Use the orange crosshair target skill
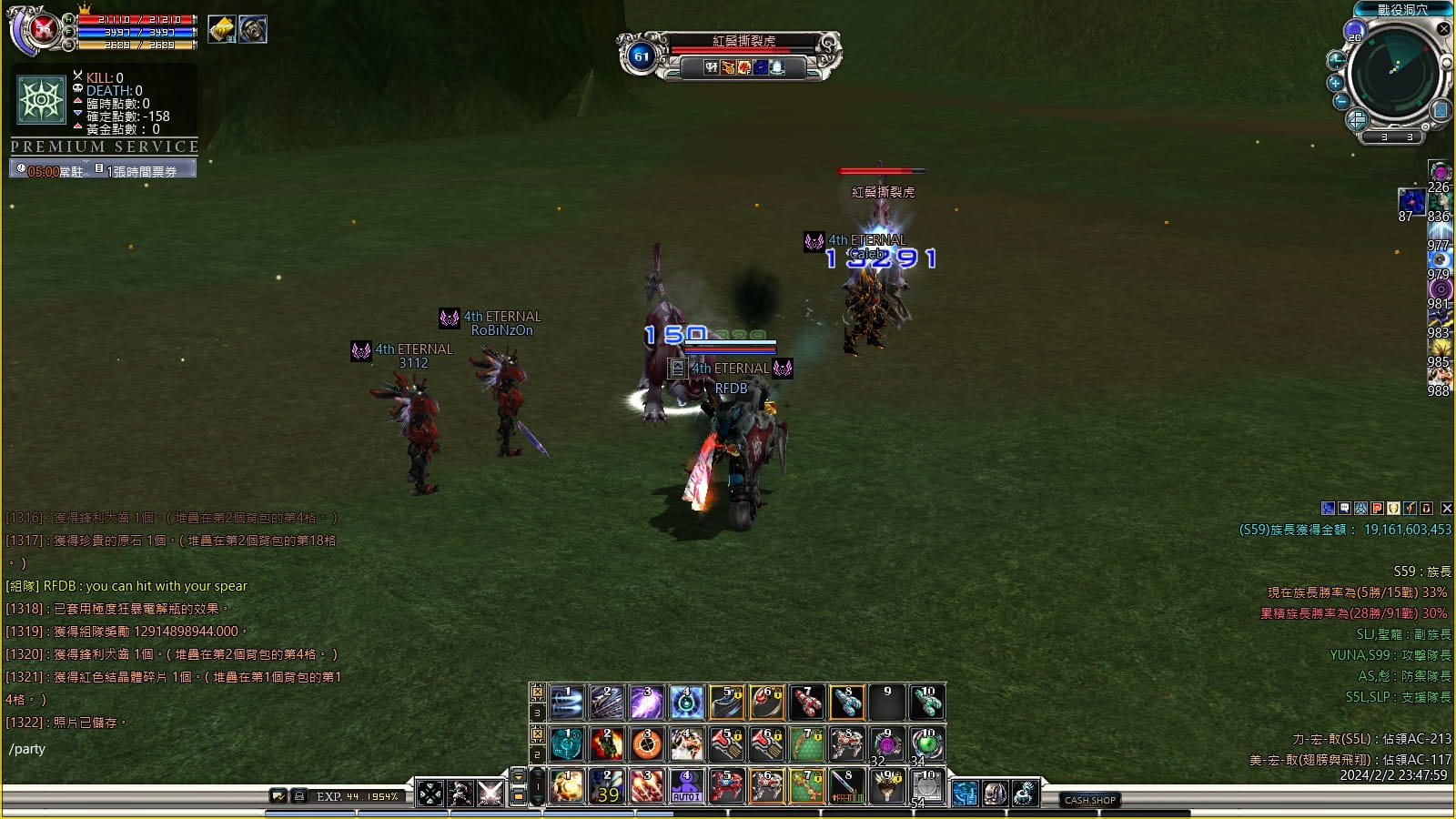The width and height of the screenshot is (1456, 819). click(647, 743)
